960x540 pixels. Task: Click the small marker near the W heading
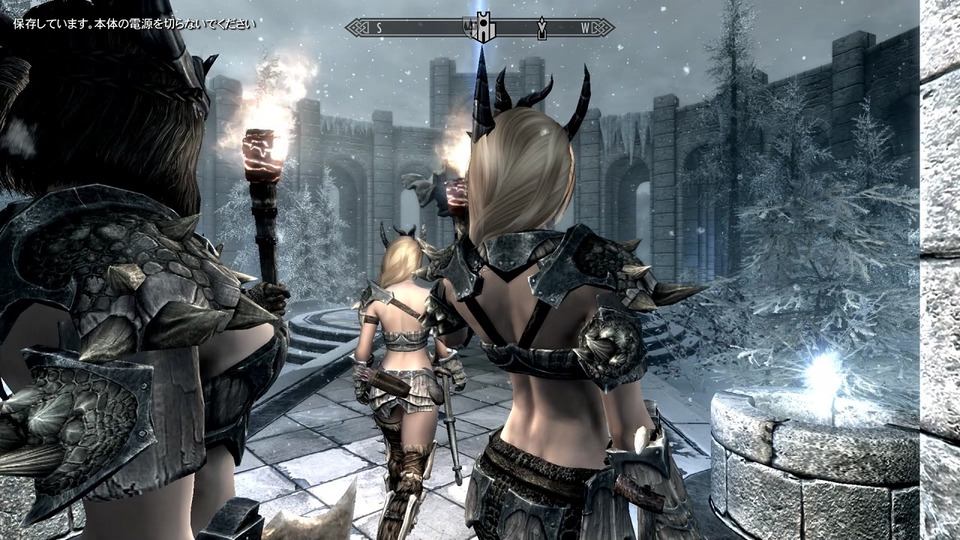[x=541, y=28]
